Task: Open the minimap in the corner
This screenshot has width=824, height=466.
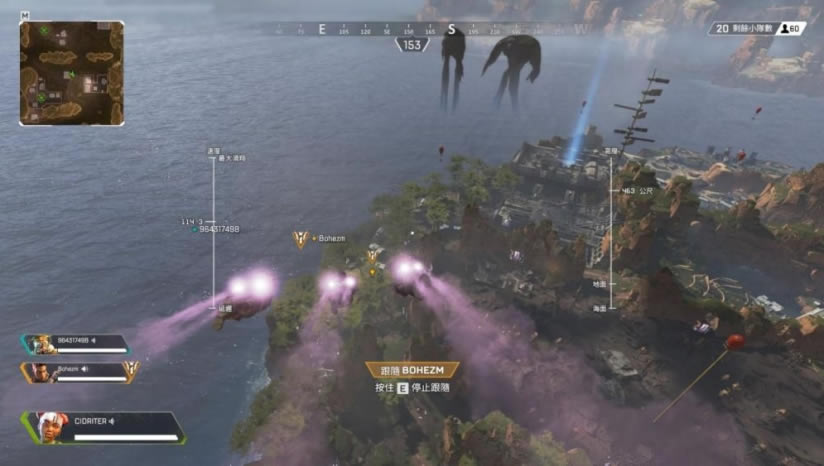Action: pos(71,73)
